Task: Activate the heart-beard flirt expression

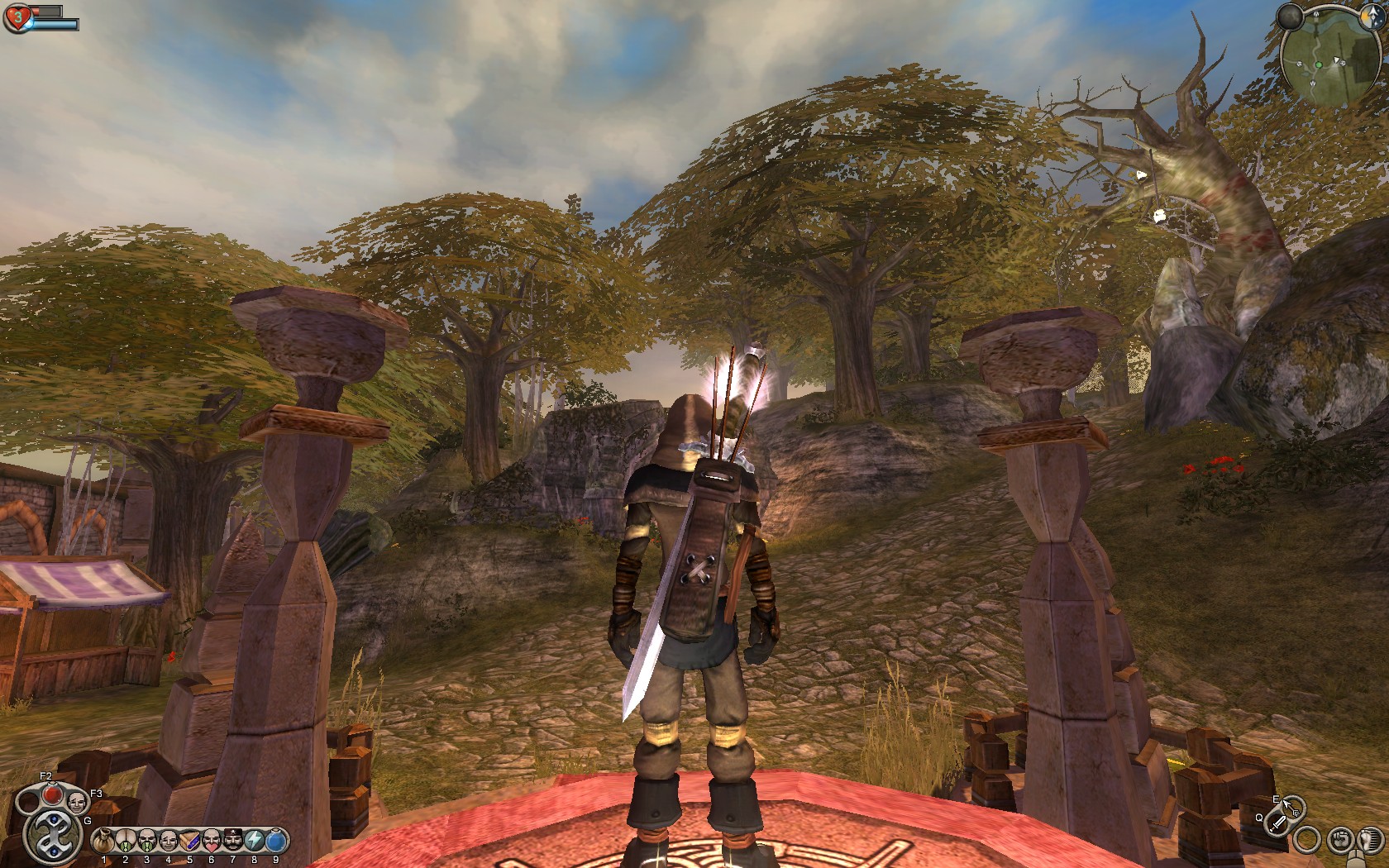Action: pyautogui.click(x=212, y=842)
